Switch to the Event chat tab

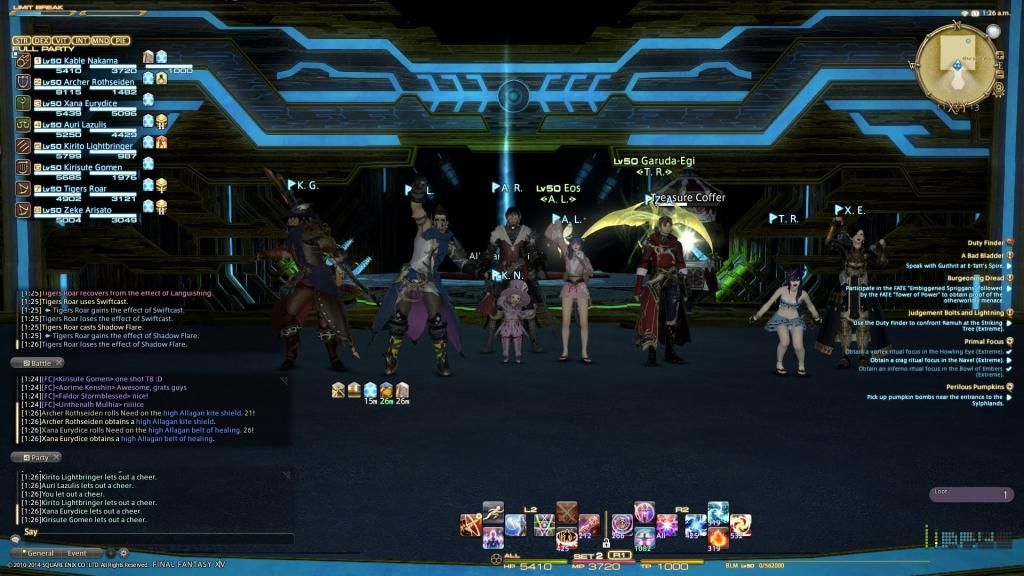pyautogui.click(x=77, y=553)
